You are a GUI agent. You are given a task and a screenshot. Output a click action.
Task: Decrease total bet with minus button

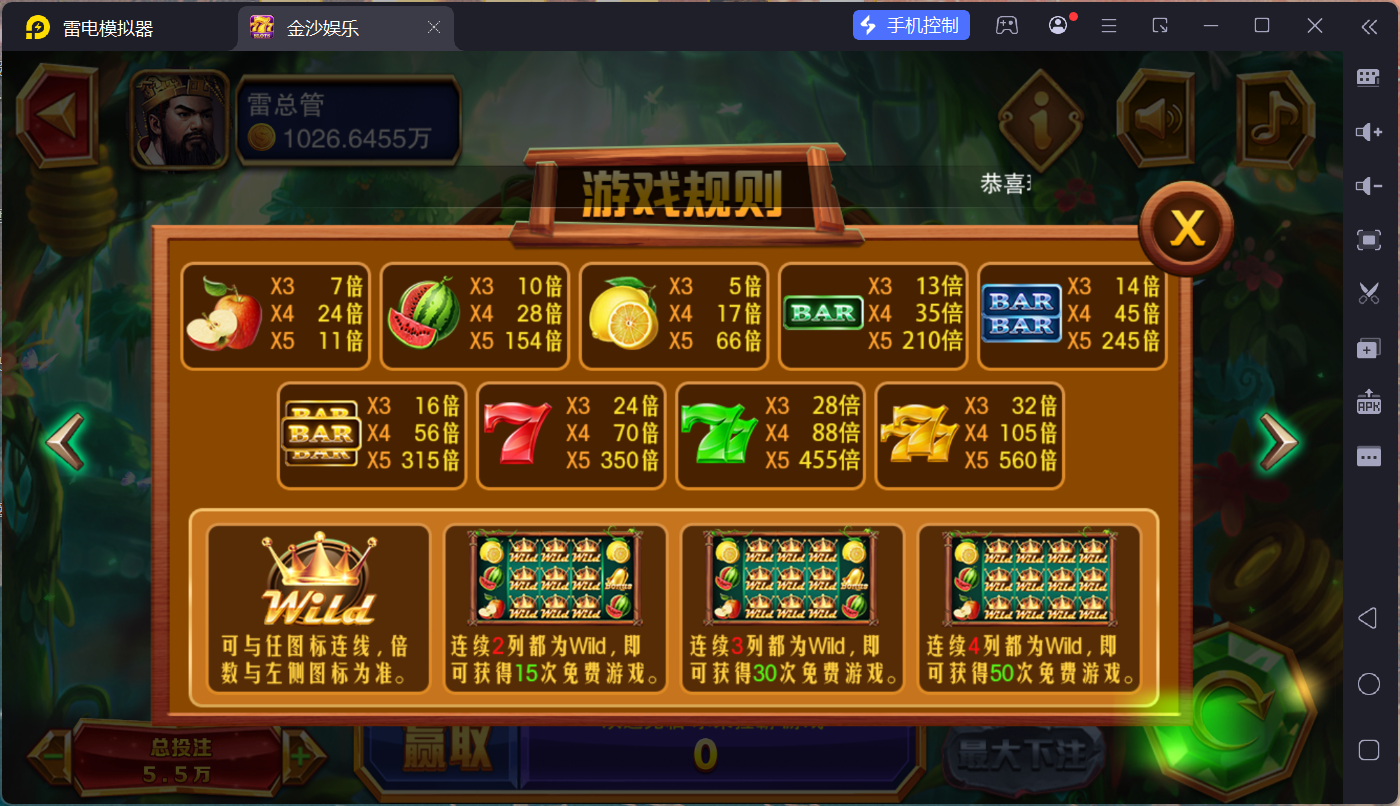[52, 756]
